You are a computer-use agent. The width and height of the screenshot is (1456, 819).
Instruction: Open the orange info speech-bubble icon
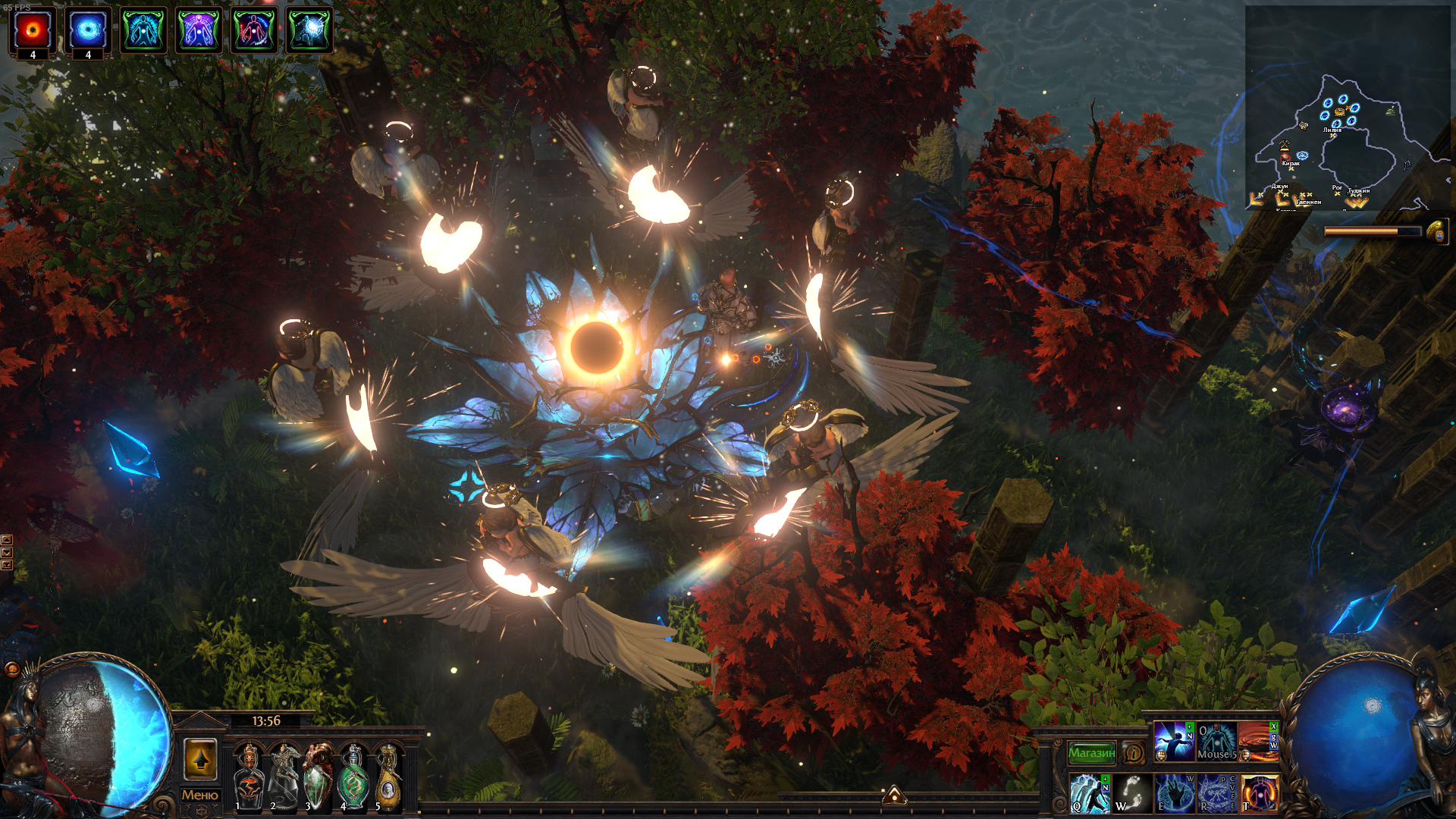pos(1134,753)
